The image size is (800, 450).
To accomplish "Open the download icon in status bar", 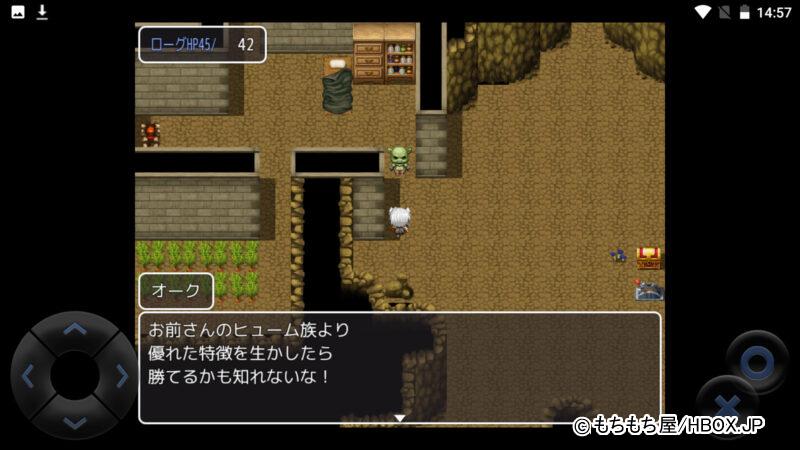I will [42, 12].
